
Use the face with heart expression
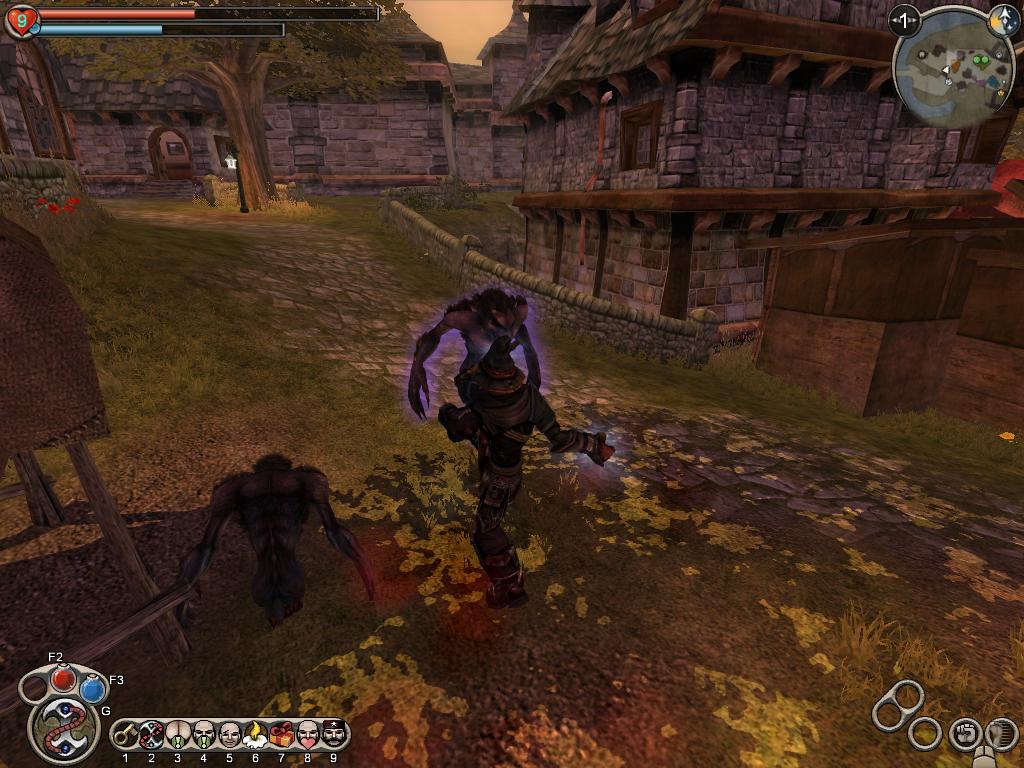308,735
